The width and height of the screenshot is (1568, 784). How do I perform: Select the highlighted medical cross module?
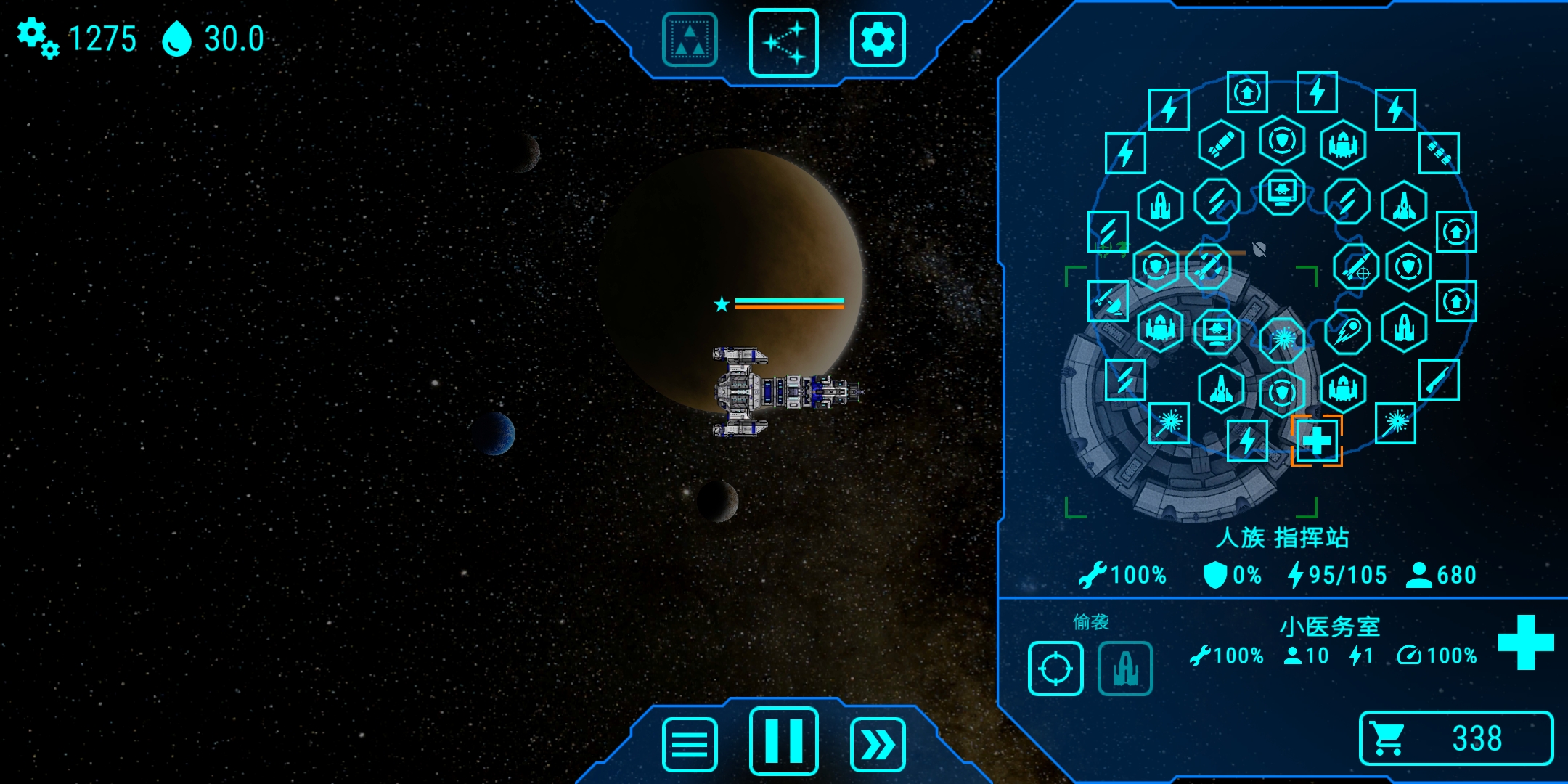[x=1316, y=441]
